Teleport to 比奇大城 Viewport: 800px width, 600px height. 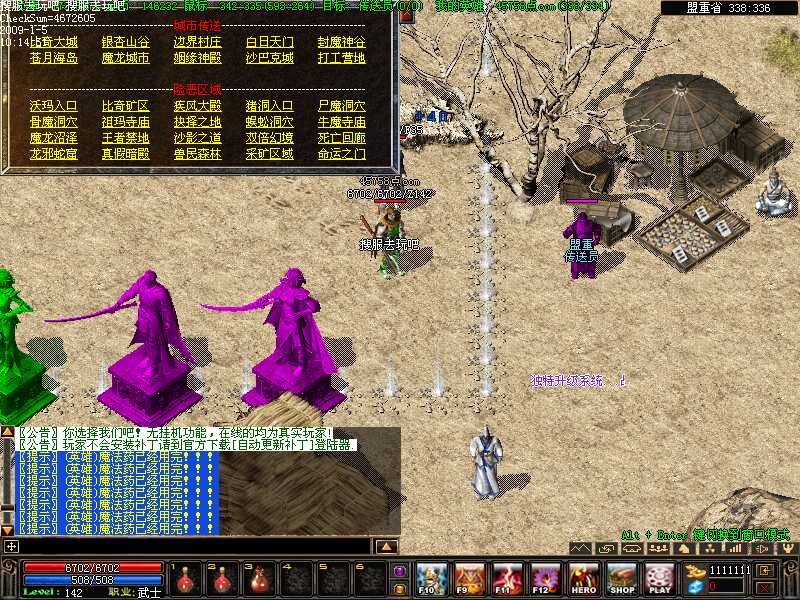click(54, 42)
